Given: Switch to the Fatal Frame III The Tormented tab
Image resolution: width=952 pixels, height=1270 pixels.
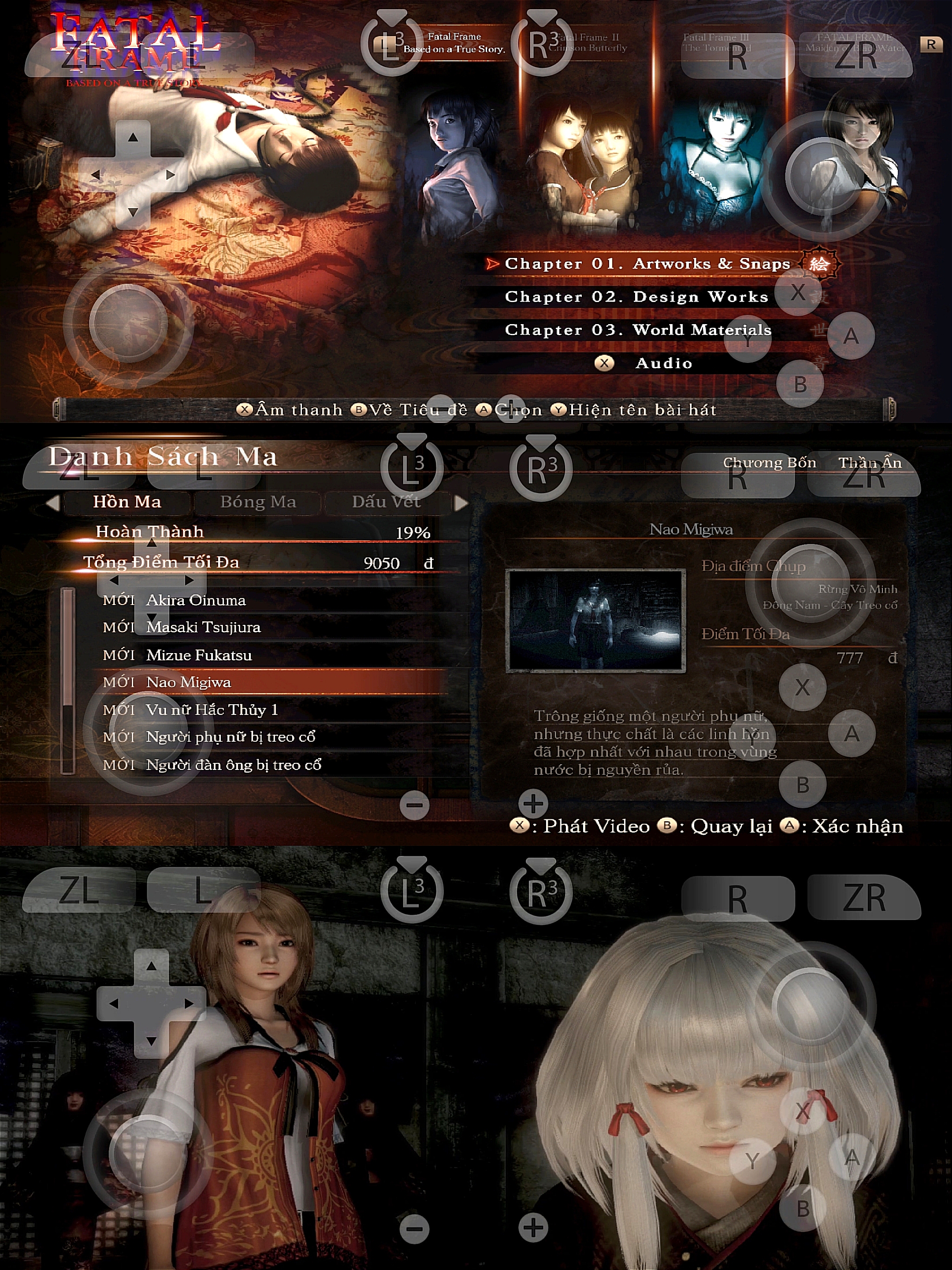Looking at the screenshot, I should (716, 42).
